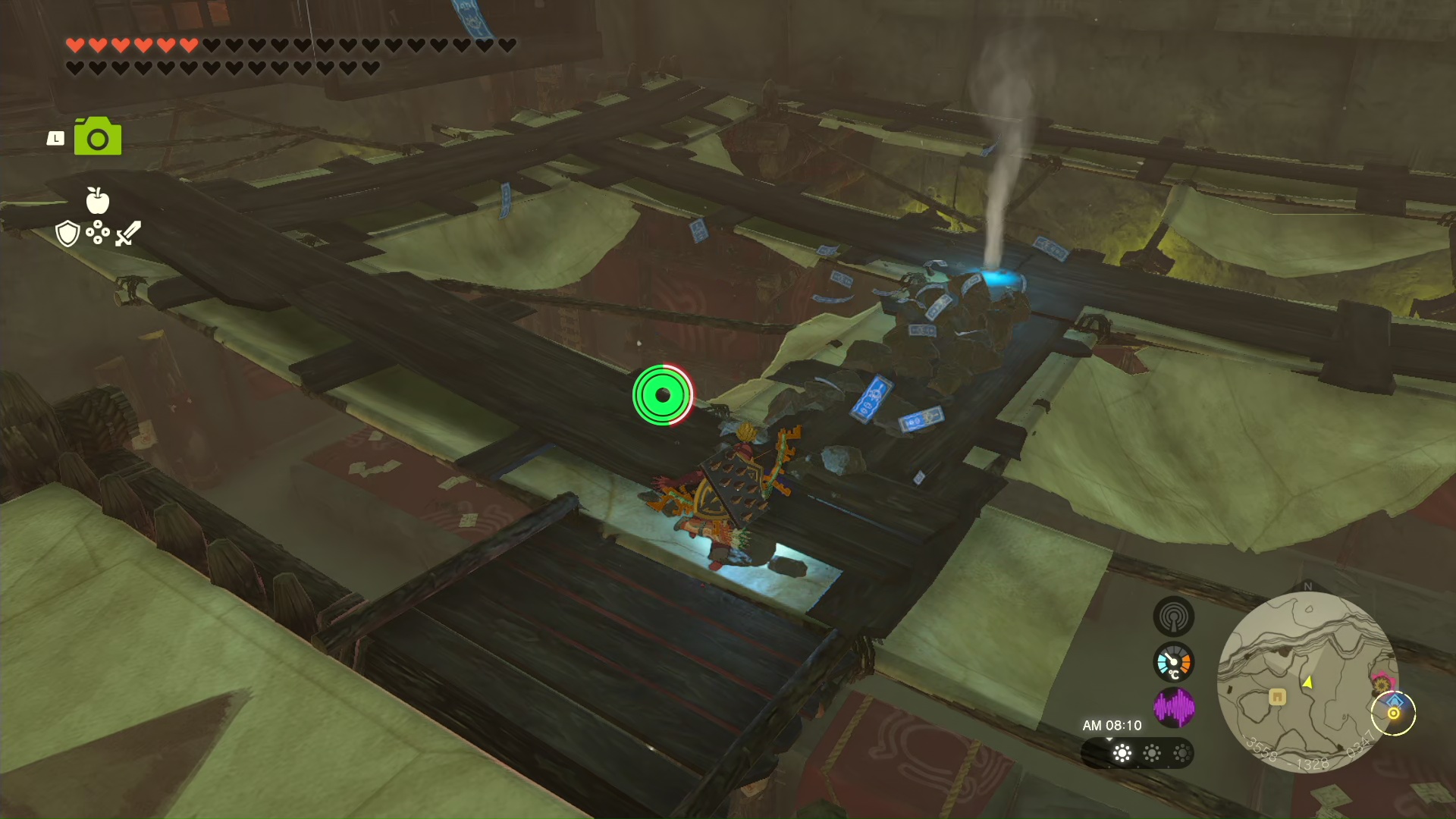The height and width of the screenshot is (819, 1456).
Task: Select the apple quick-item icon
Action: (98, 200)
